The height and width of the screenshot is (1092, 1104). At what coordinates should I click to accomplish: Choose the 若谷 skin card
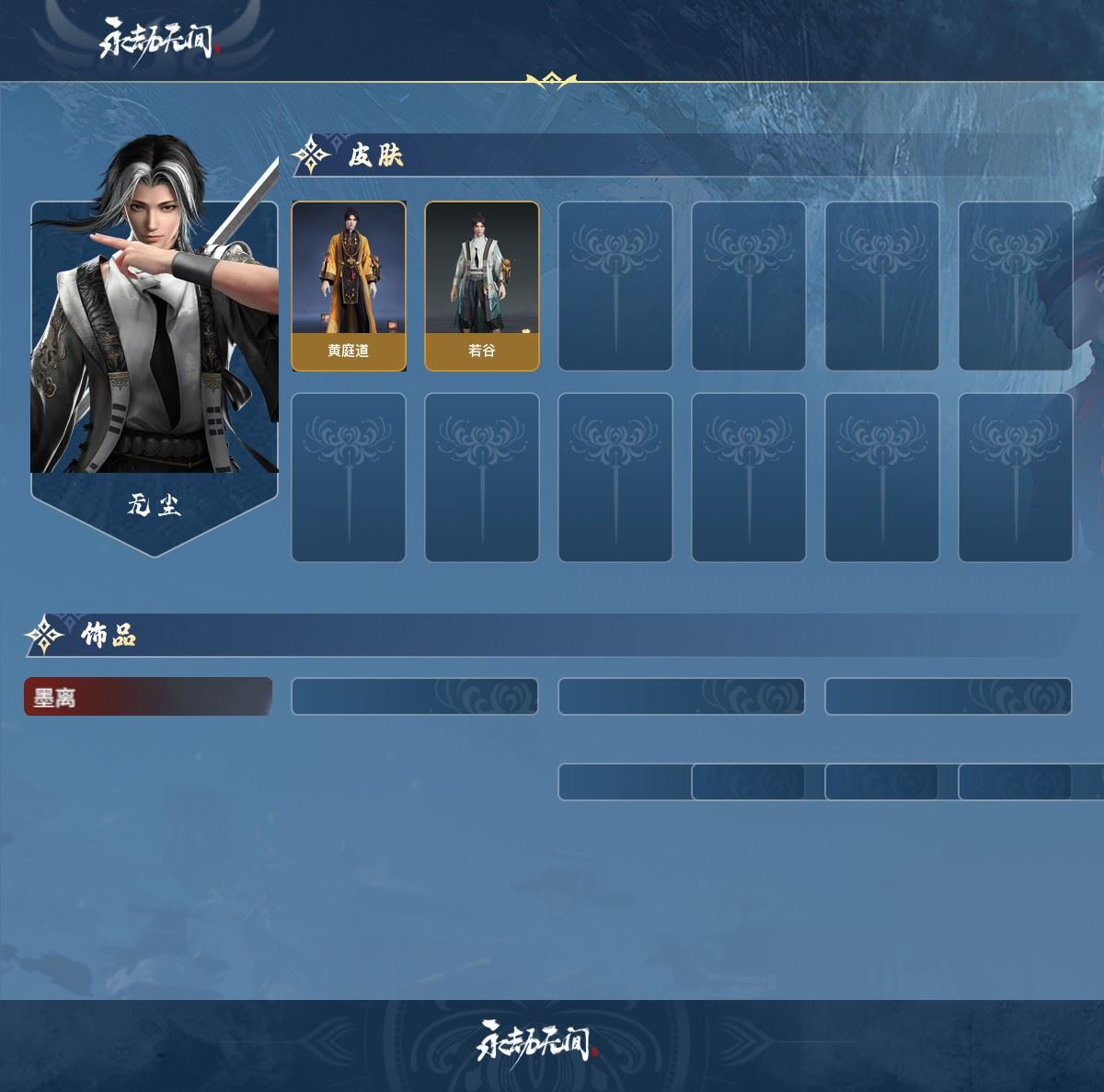coord(482,286)
